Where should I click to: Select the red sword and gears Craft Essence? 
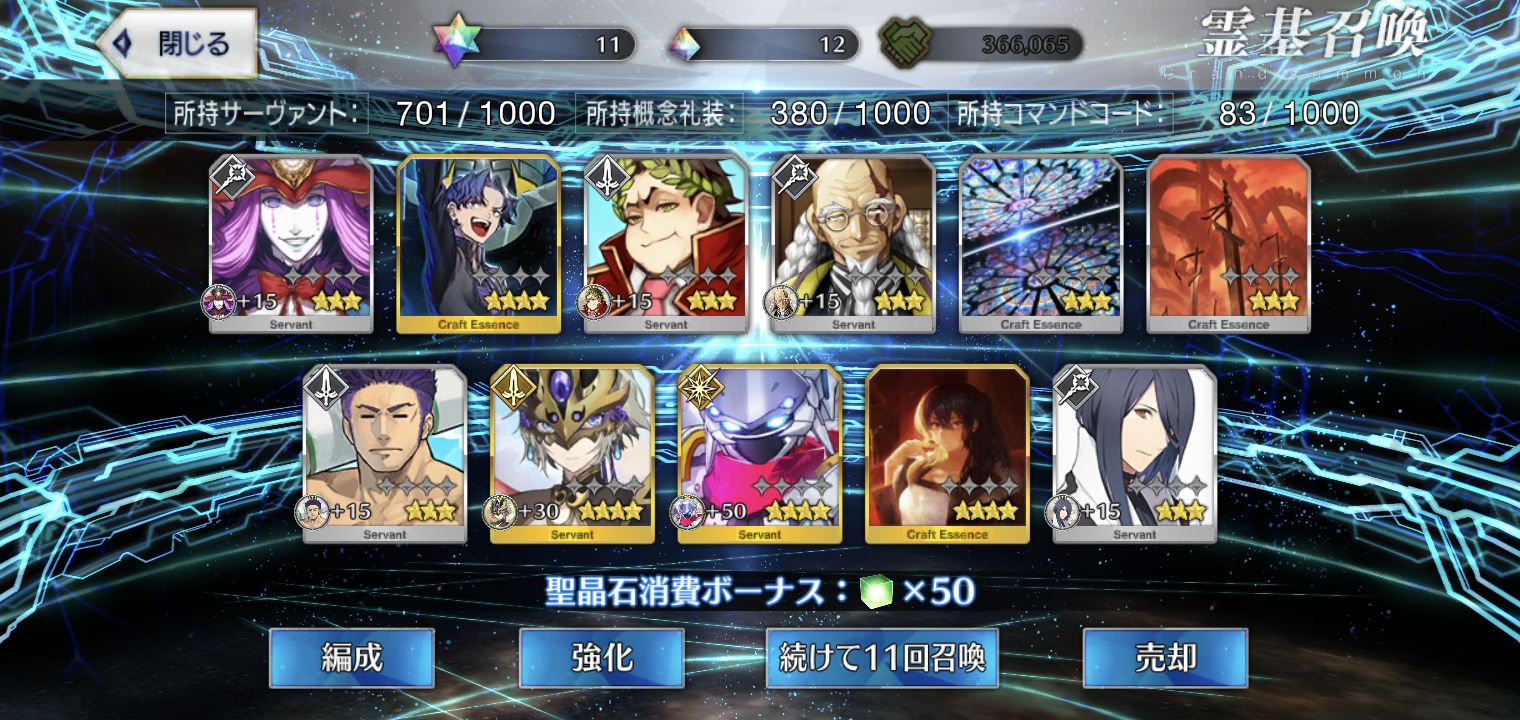pyautogui.click(x=1228, y=243)
